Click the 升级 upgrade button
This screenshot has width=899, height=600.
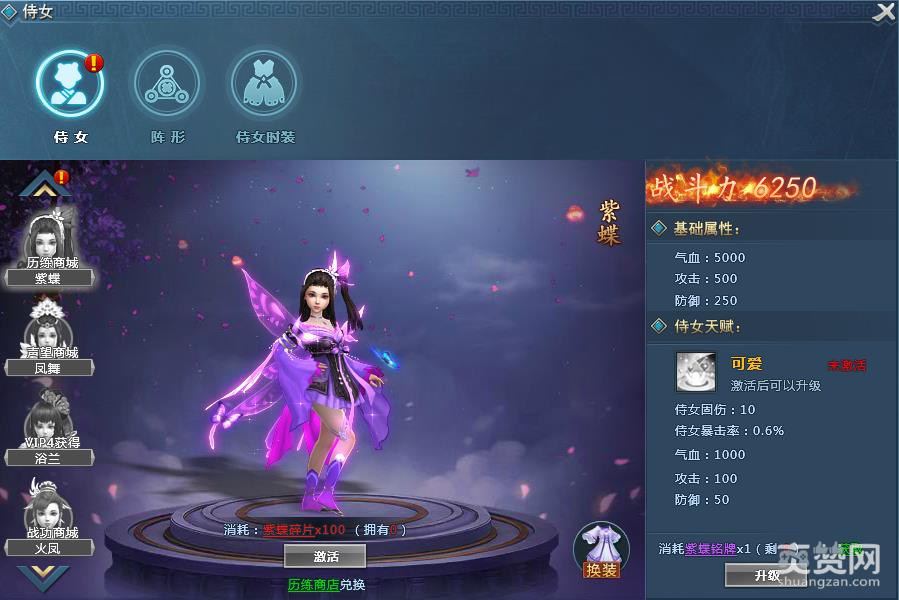pyautogui.click(x=767, y=576)
